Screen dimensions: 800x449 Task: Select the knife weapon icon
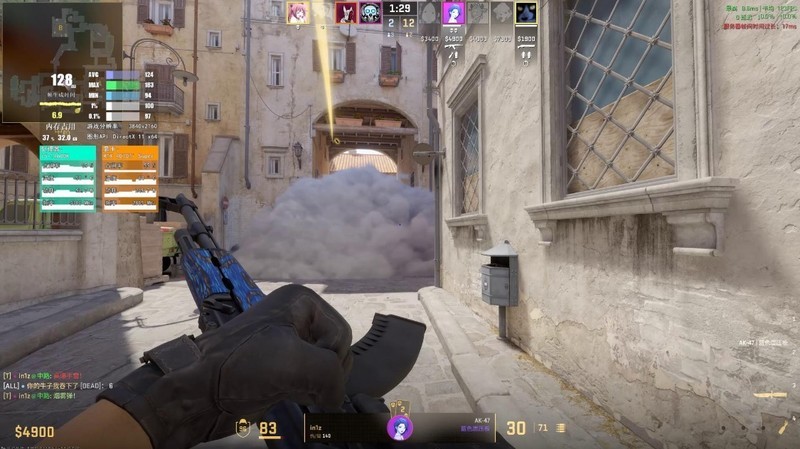coord(771,397)
